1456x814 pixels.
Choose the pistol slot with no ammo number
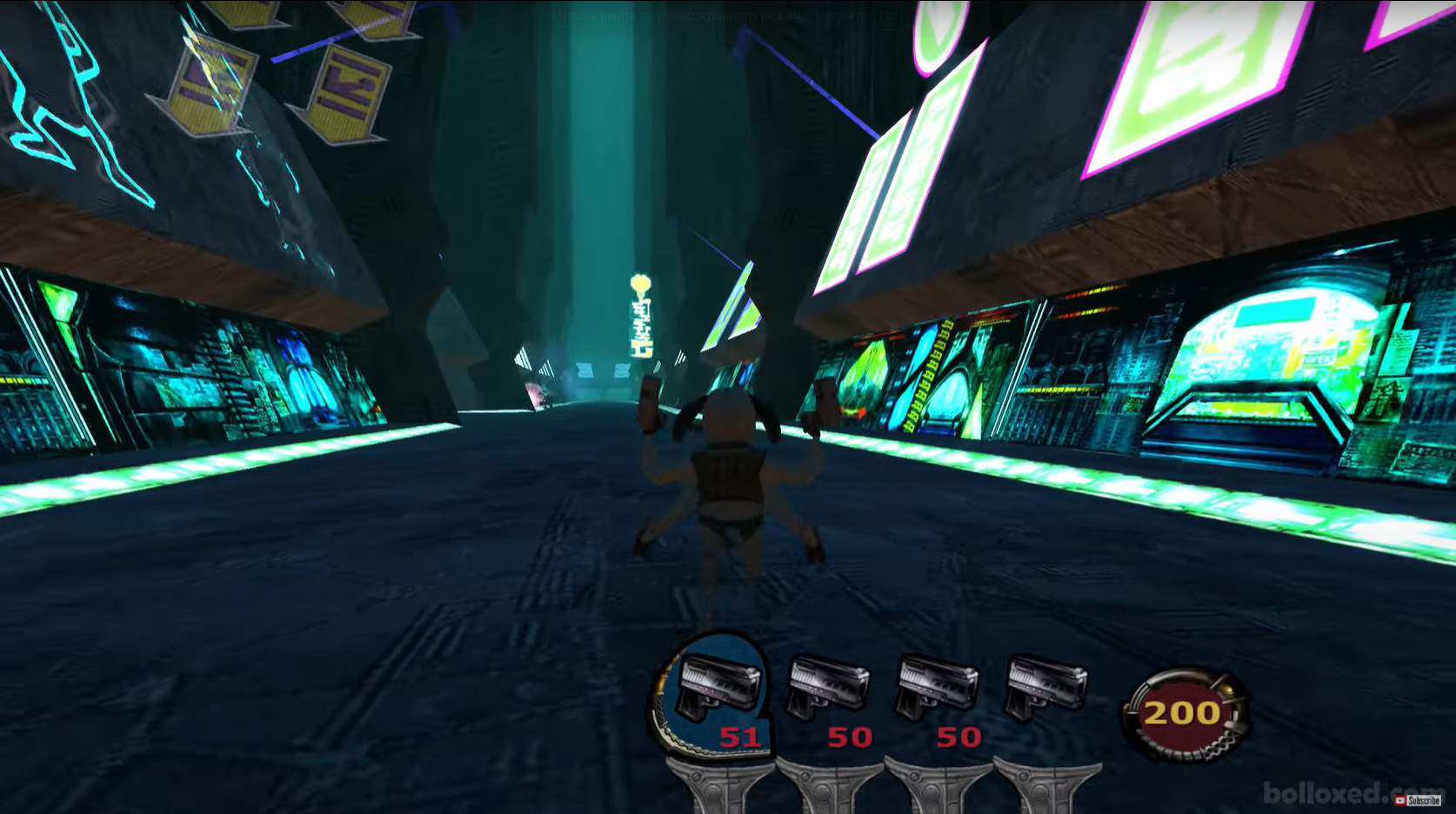coord(1045,691)
